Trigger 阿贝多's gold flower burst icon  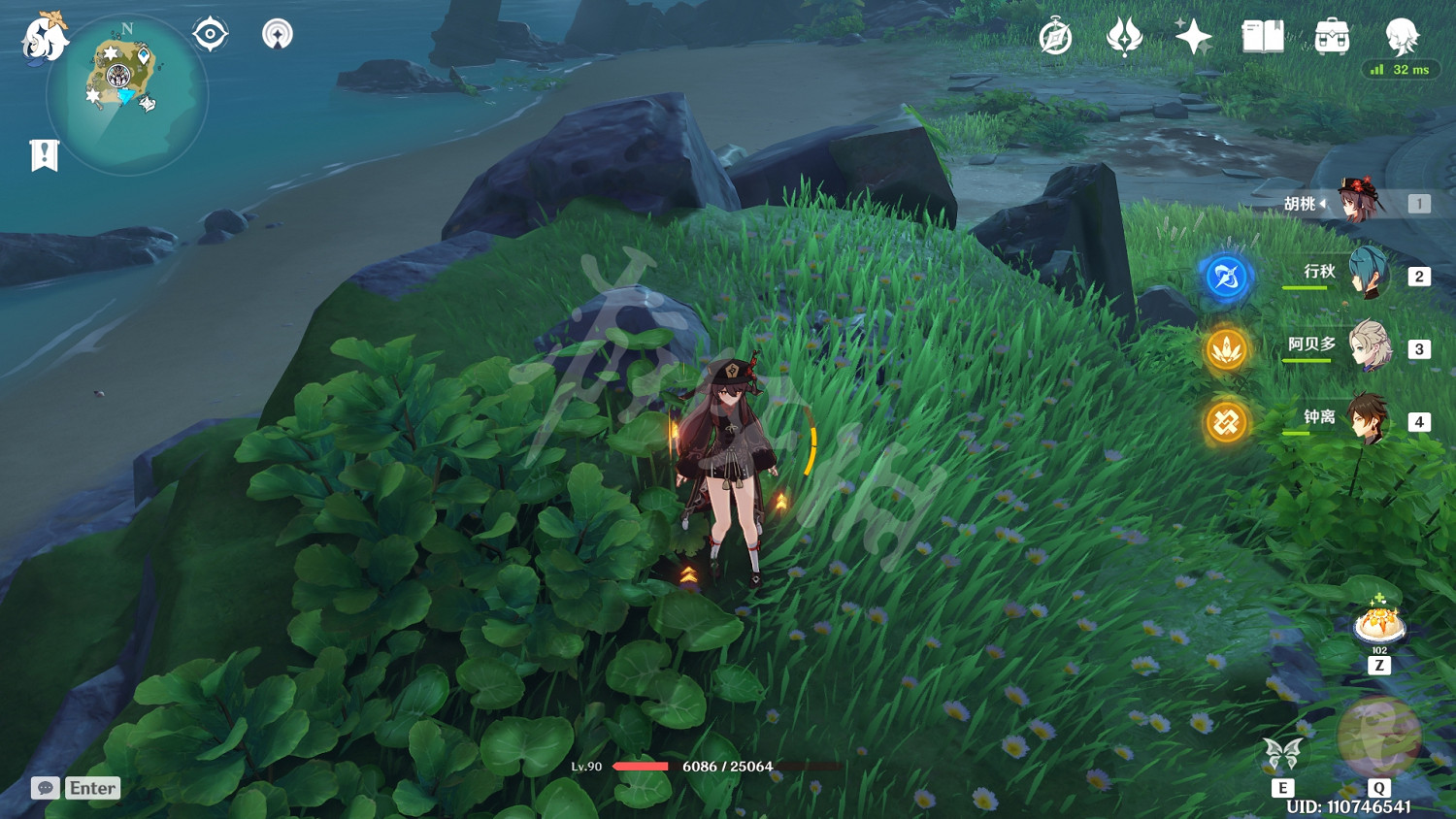pyautogui.click(x=1226, y=349)
